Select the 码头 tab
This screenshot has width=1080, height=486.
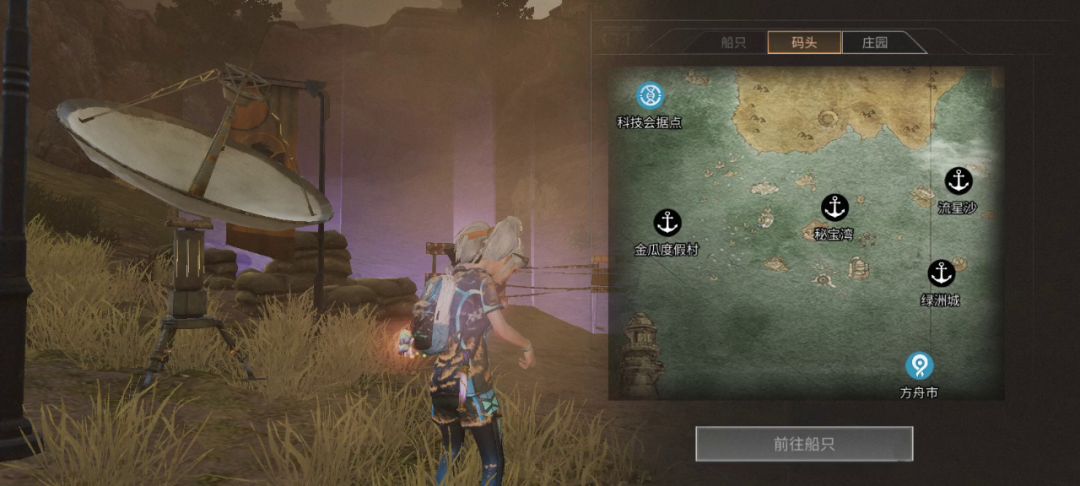804,43
